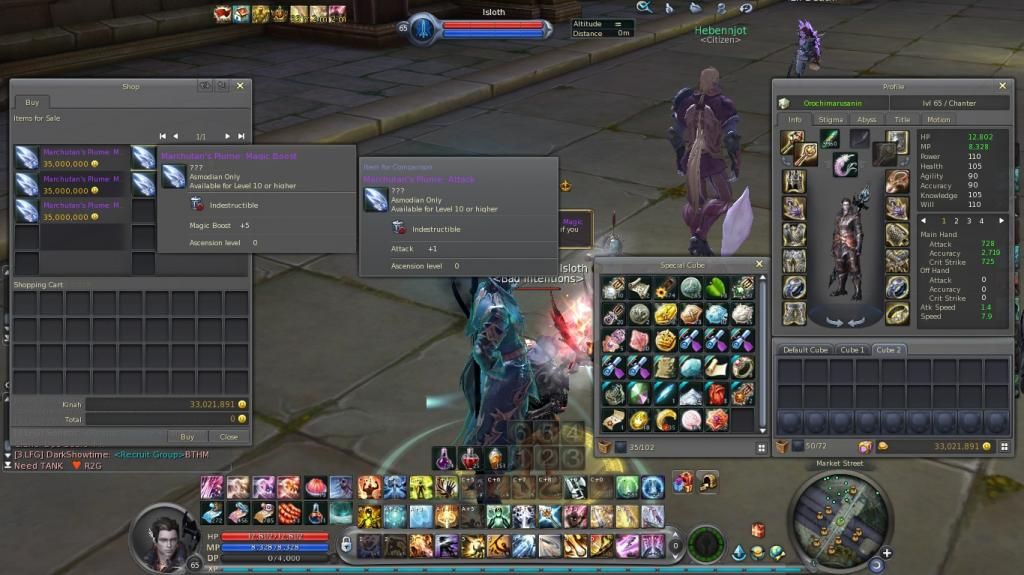Select the Cube 1 inventory tab
The image size is (1024, 575).
coord(851,350)
